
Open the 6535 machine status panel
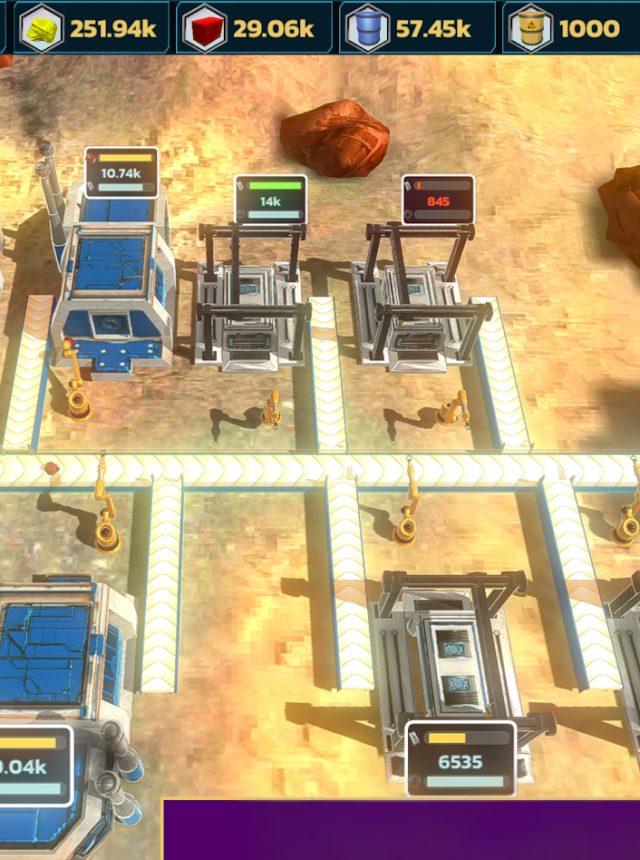point(460,759)
